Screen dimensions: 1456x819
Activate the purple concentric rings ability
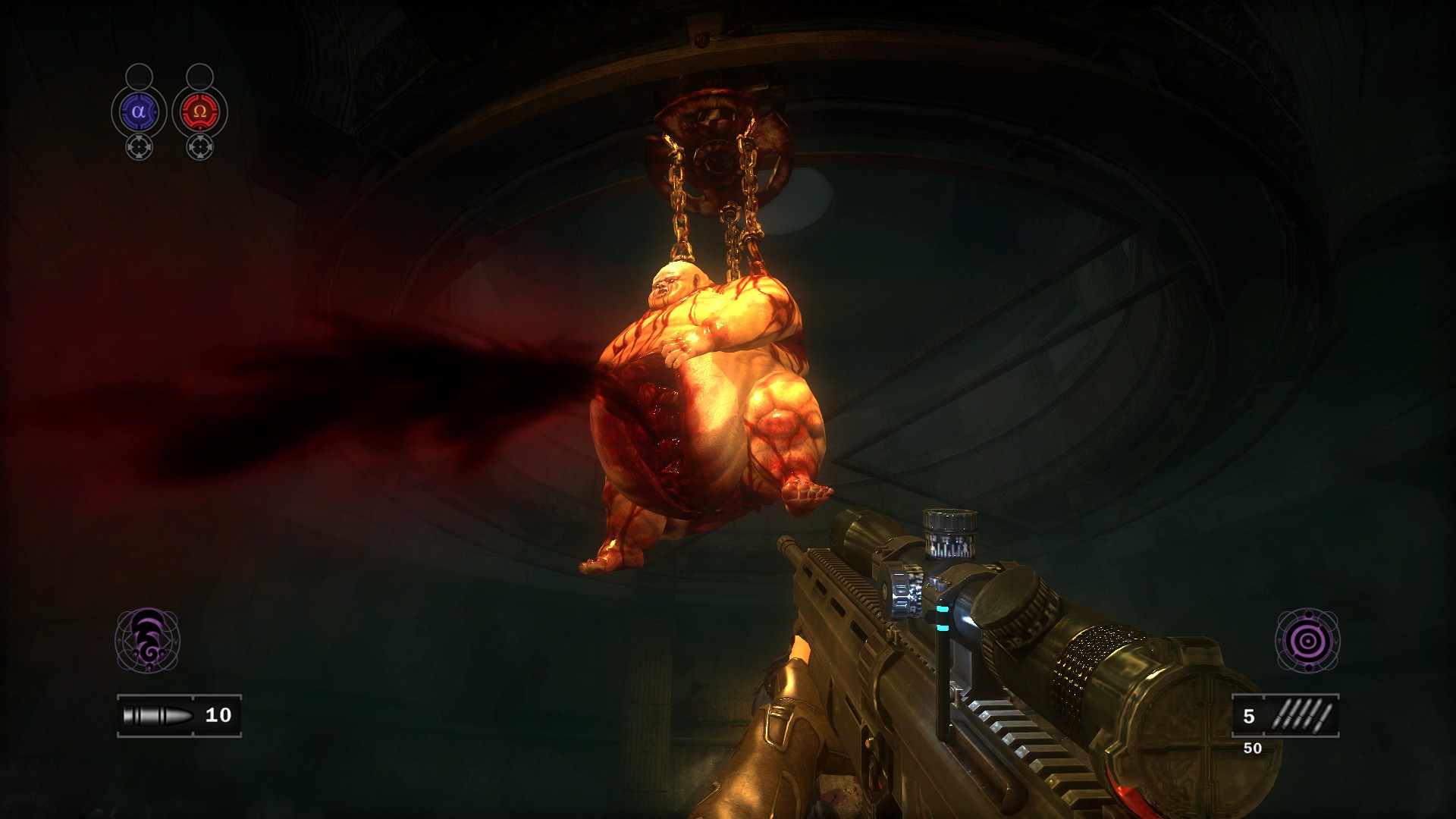click(x=1307, y=641)
